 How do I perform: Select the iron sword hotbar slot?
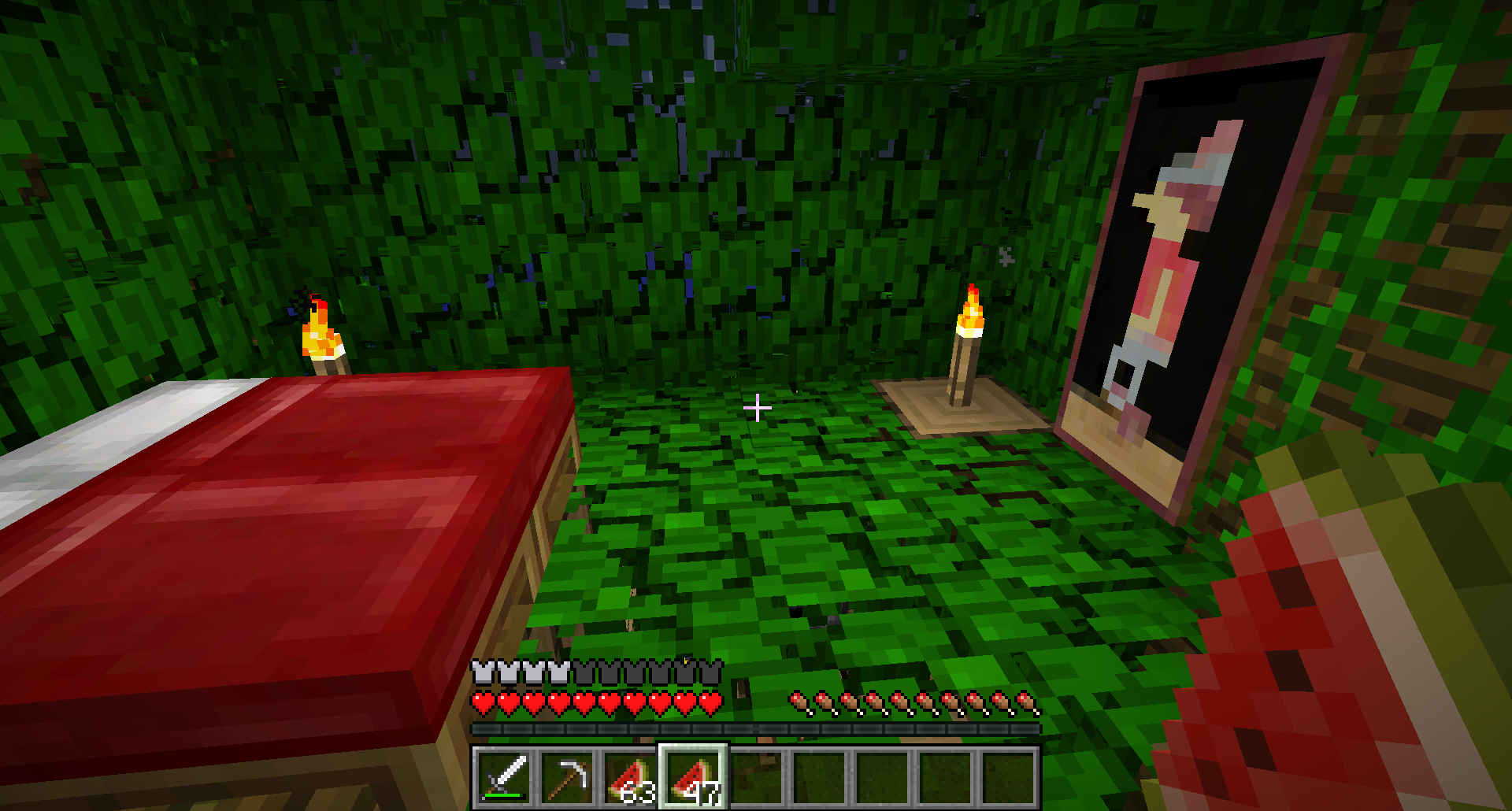(x=504, y=778)
